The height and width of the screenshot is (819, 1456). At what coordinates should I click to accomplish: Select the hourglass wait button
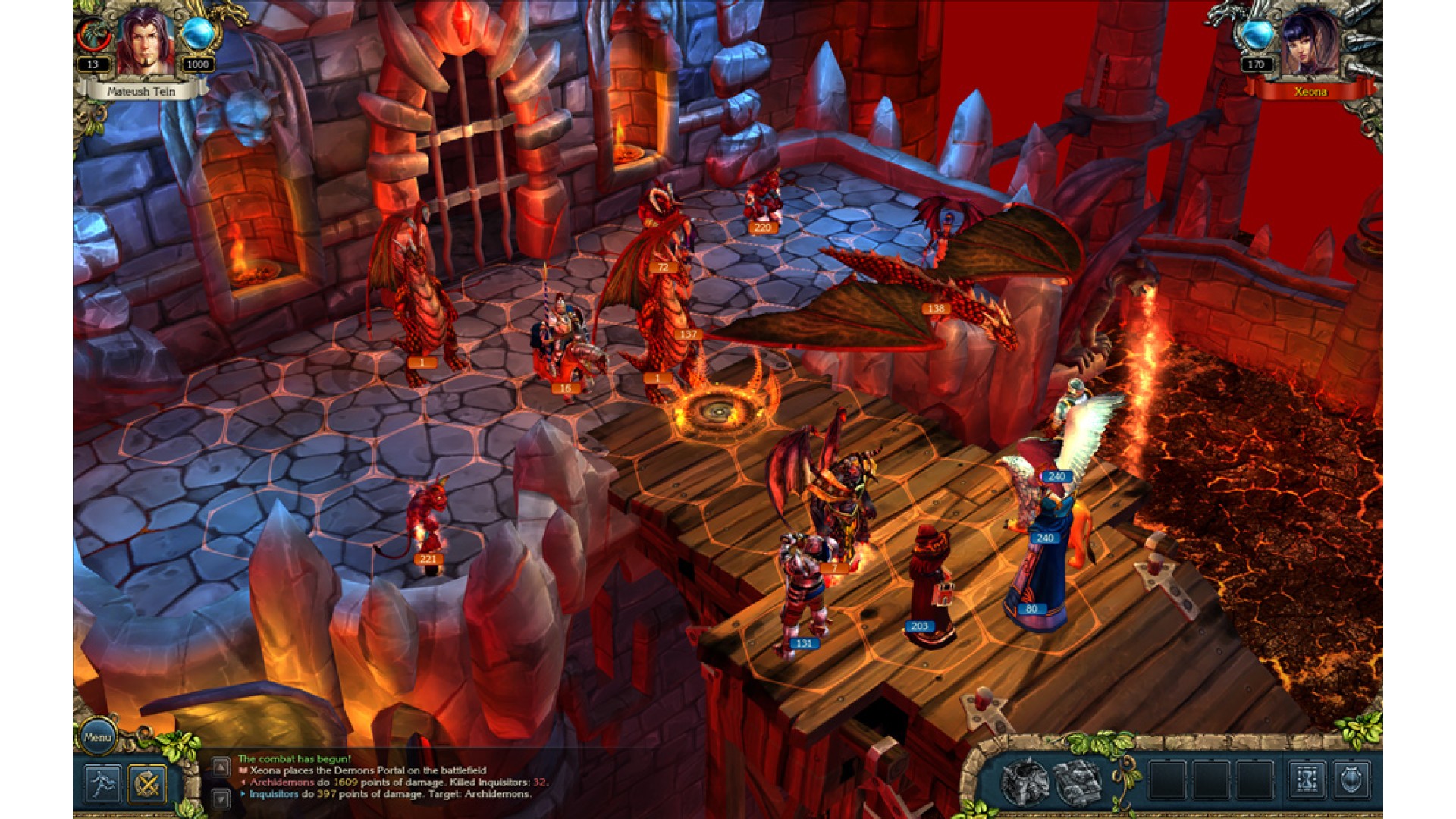pos(1307,780)
